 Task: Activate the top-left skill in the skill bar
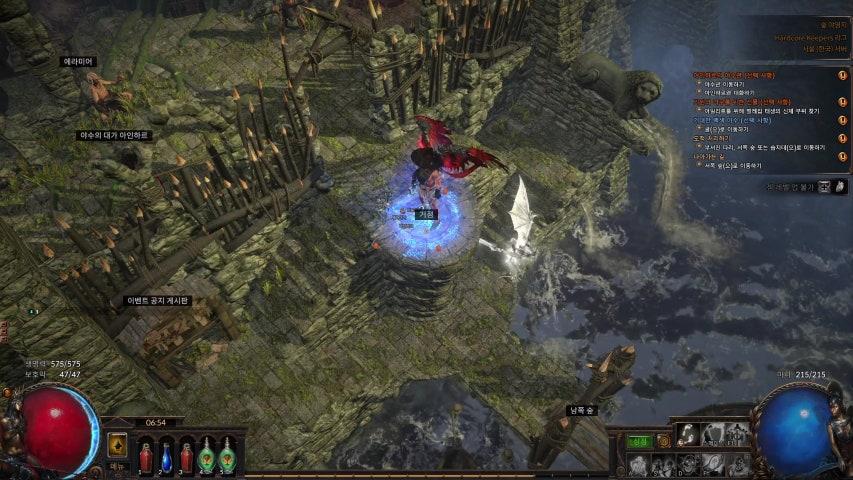click(x=687, y=433)
